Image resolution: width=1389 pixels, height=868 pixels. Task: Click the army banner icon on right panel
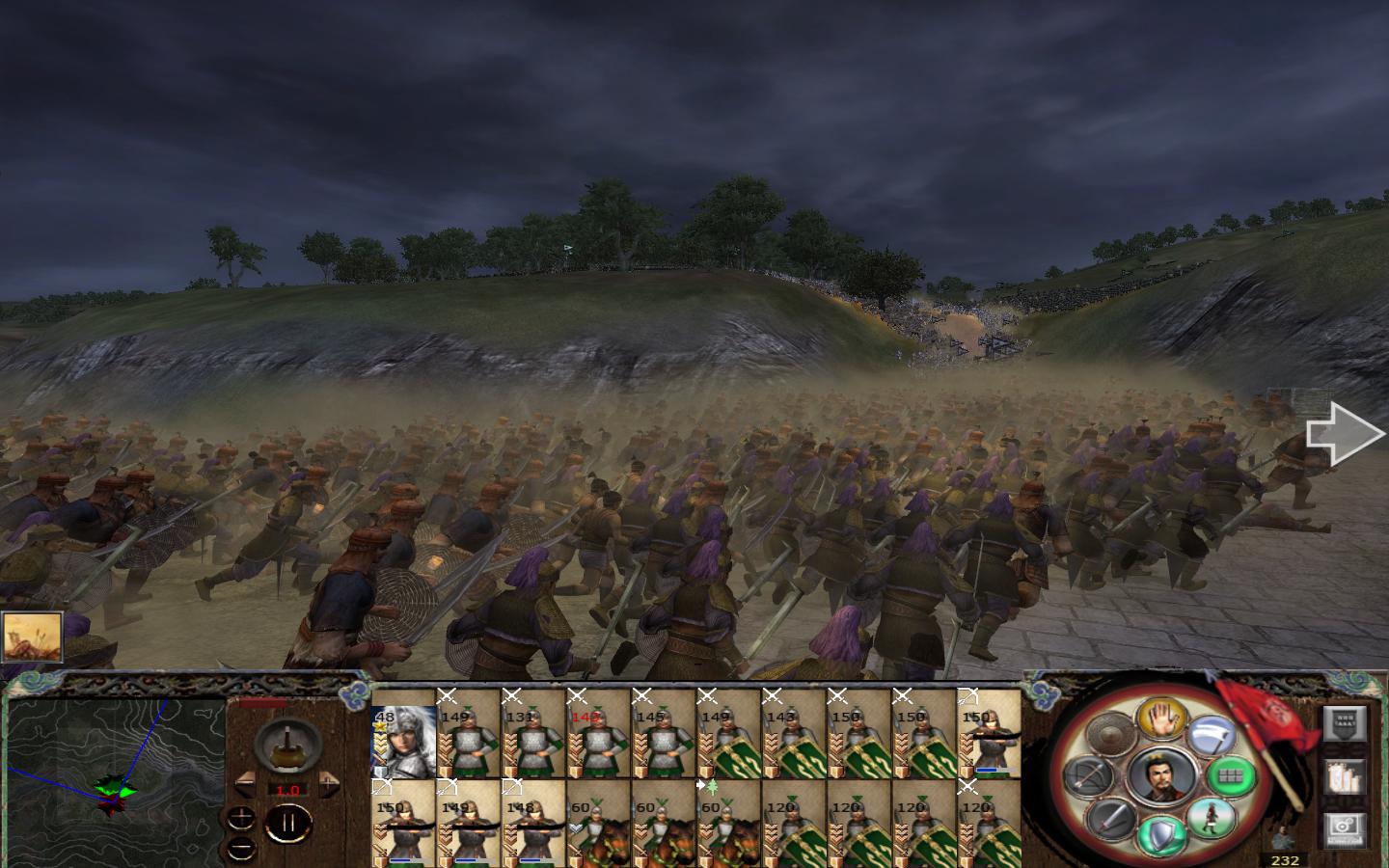click(1346, 724)
